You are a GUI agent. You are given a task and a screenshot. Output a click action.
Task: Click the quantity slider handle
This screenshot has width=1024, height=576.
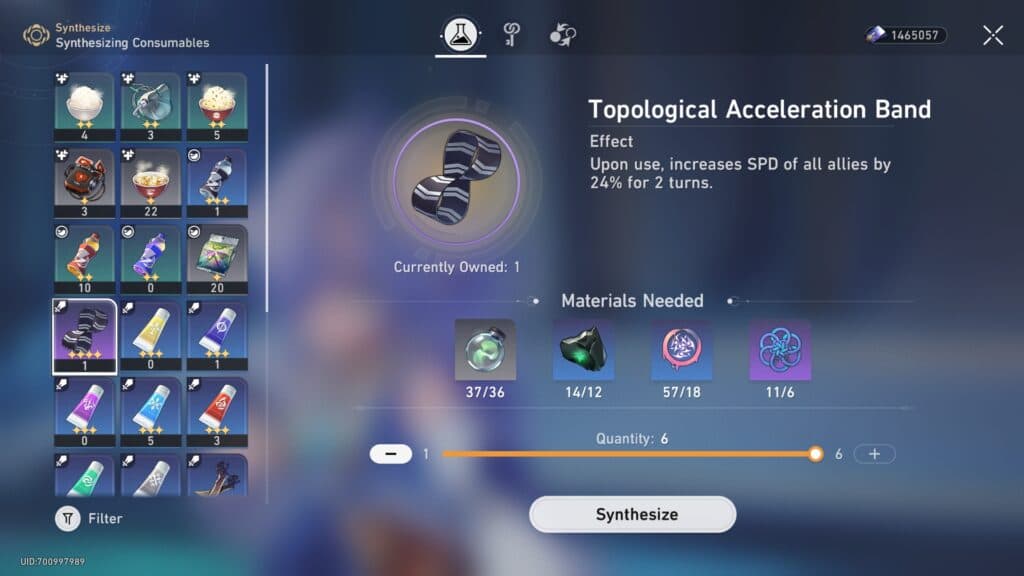pos(815,454)
